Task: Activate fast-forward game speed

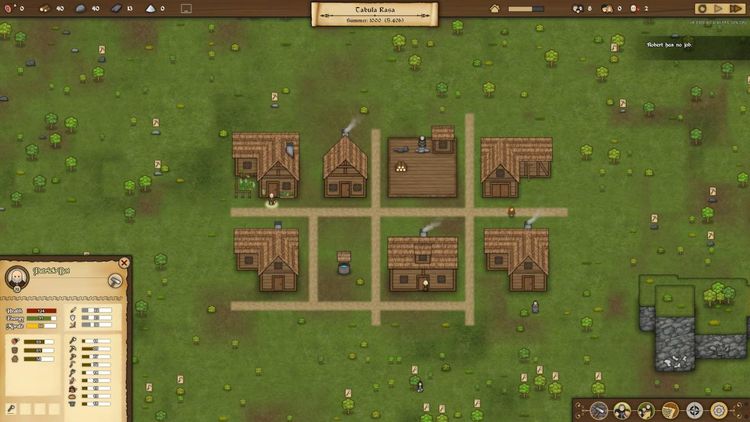Action: click(736, 8)
